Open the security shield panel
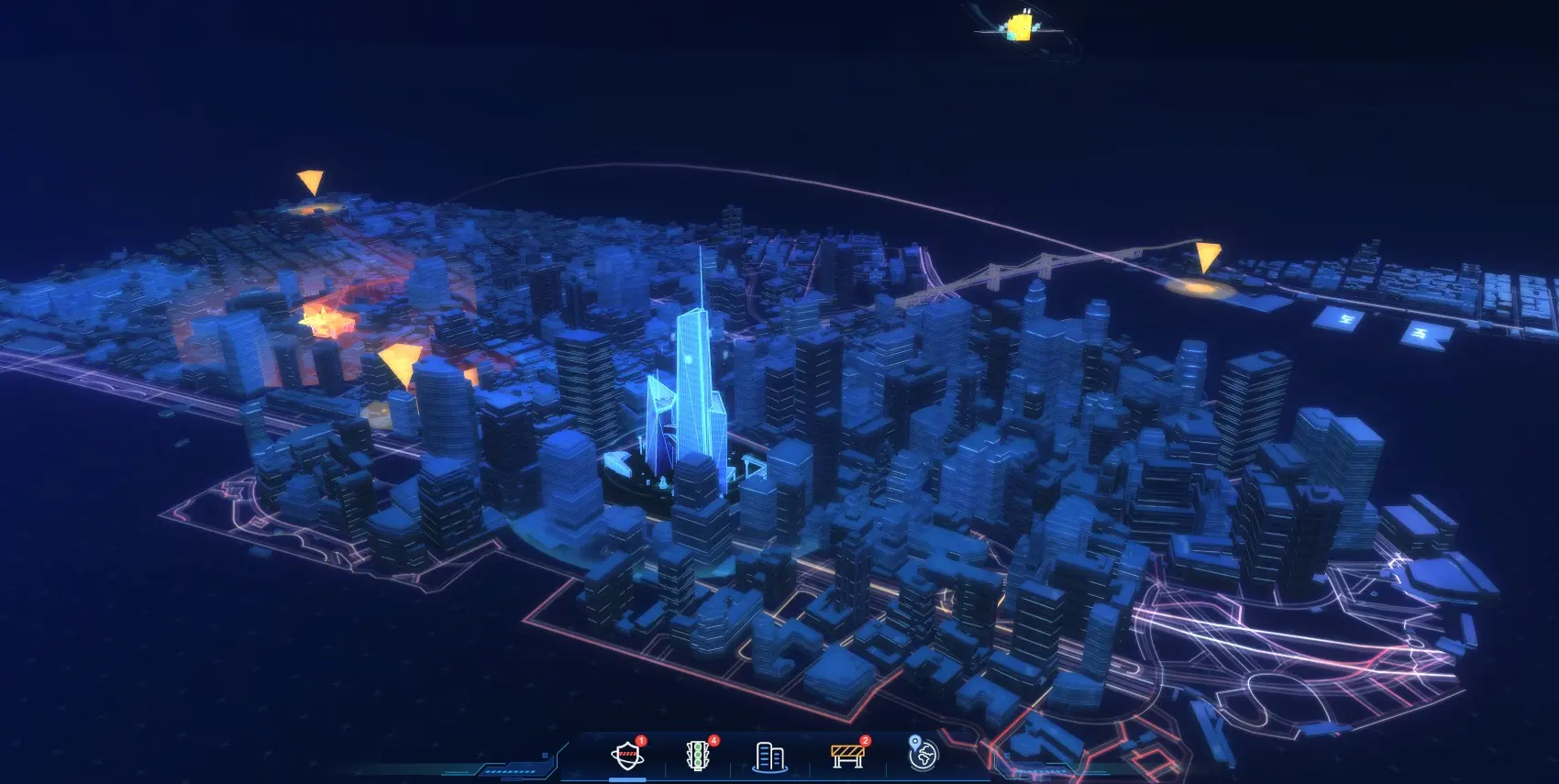Screen dimensions: 1559x784 coord(627,756)
